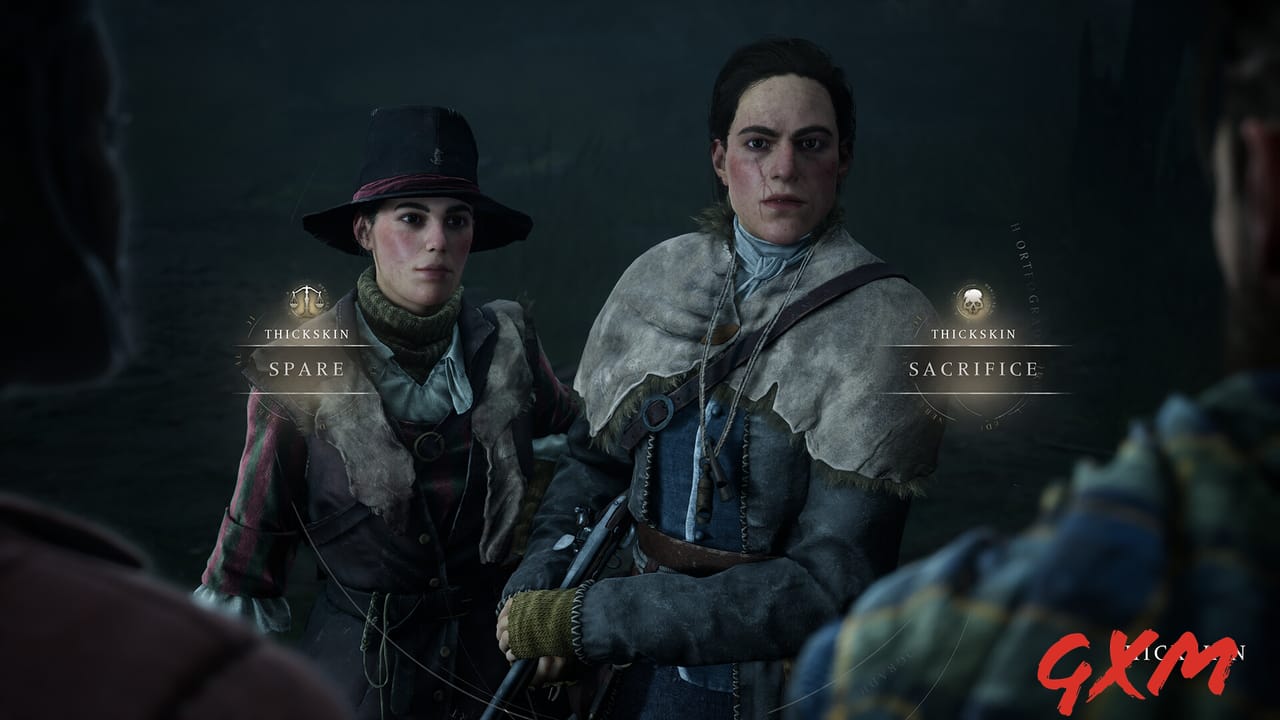Select the skull icon above Sacrifice
The image size is (1280, 720).
pyautogui.click(x=972, y=301)
